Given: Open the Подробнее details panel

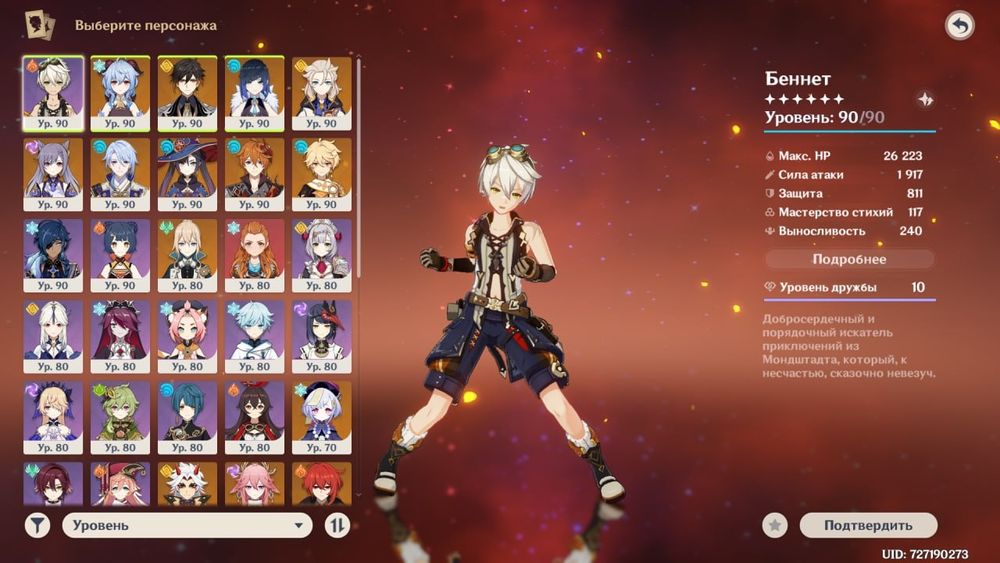Looking at the screenshot, I should [849, 259].
